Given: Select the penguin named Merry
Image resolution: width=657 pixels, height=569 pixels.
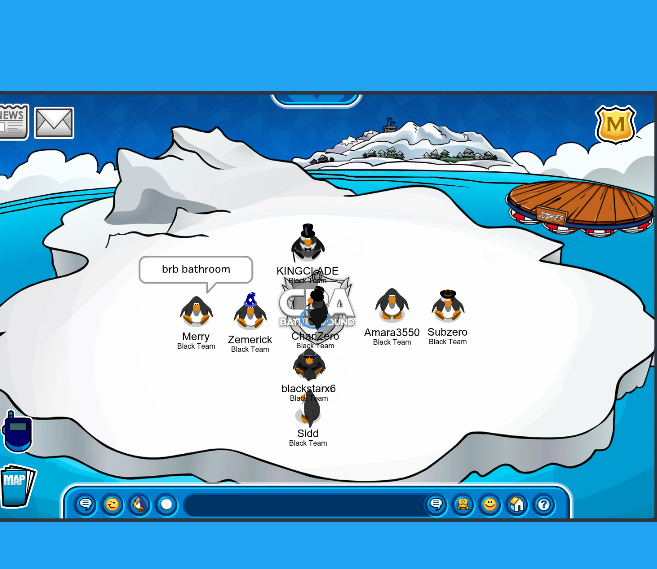Looking at the screenshot, I should pyautogui.click(x=196, y=311).
